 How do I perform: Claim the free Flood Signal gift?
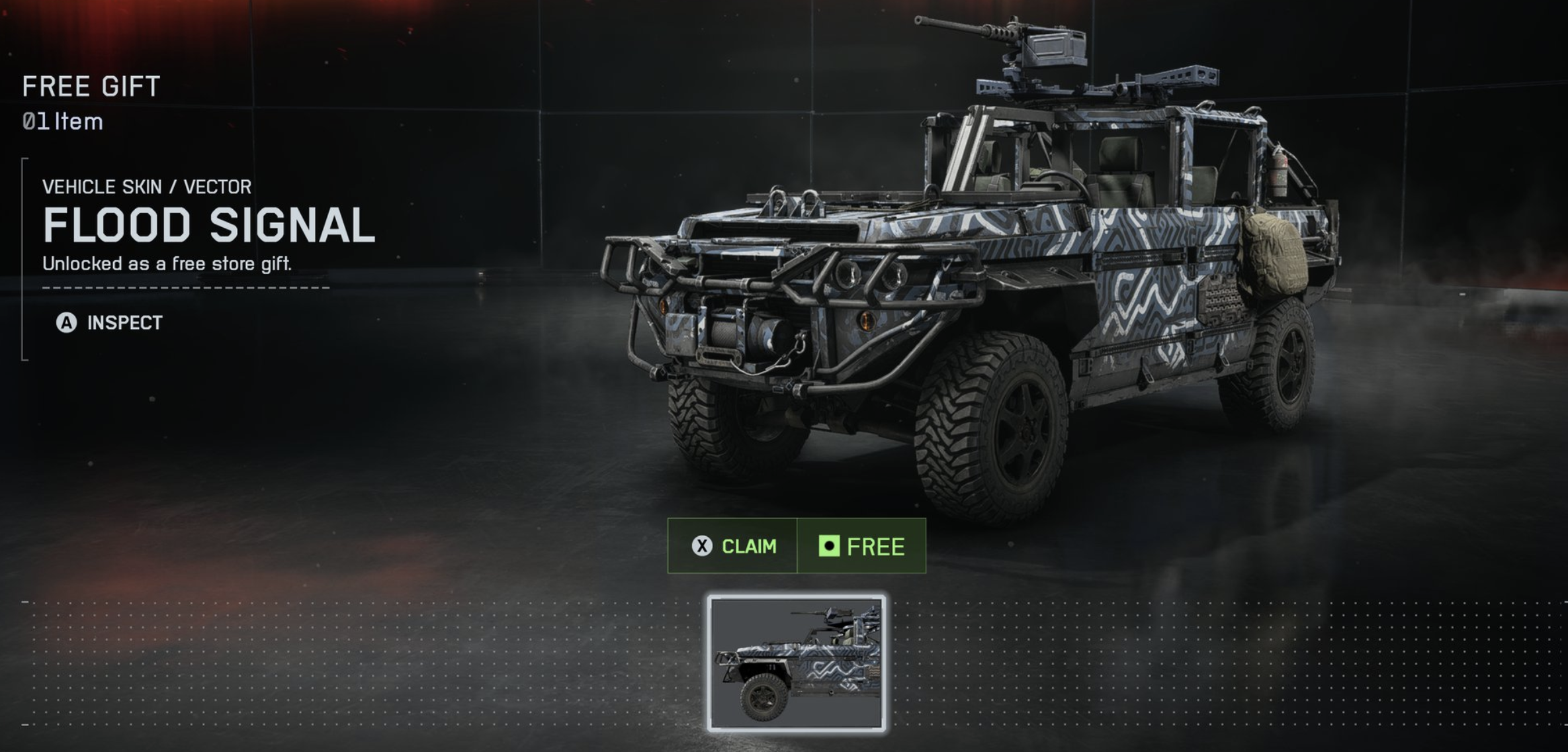733,546
